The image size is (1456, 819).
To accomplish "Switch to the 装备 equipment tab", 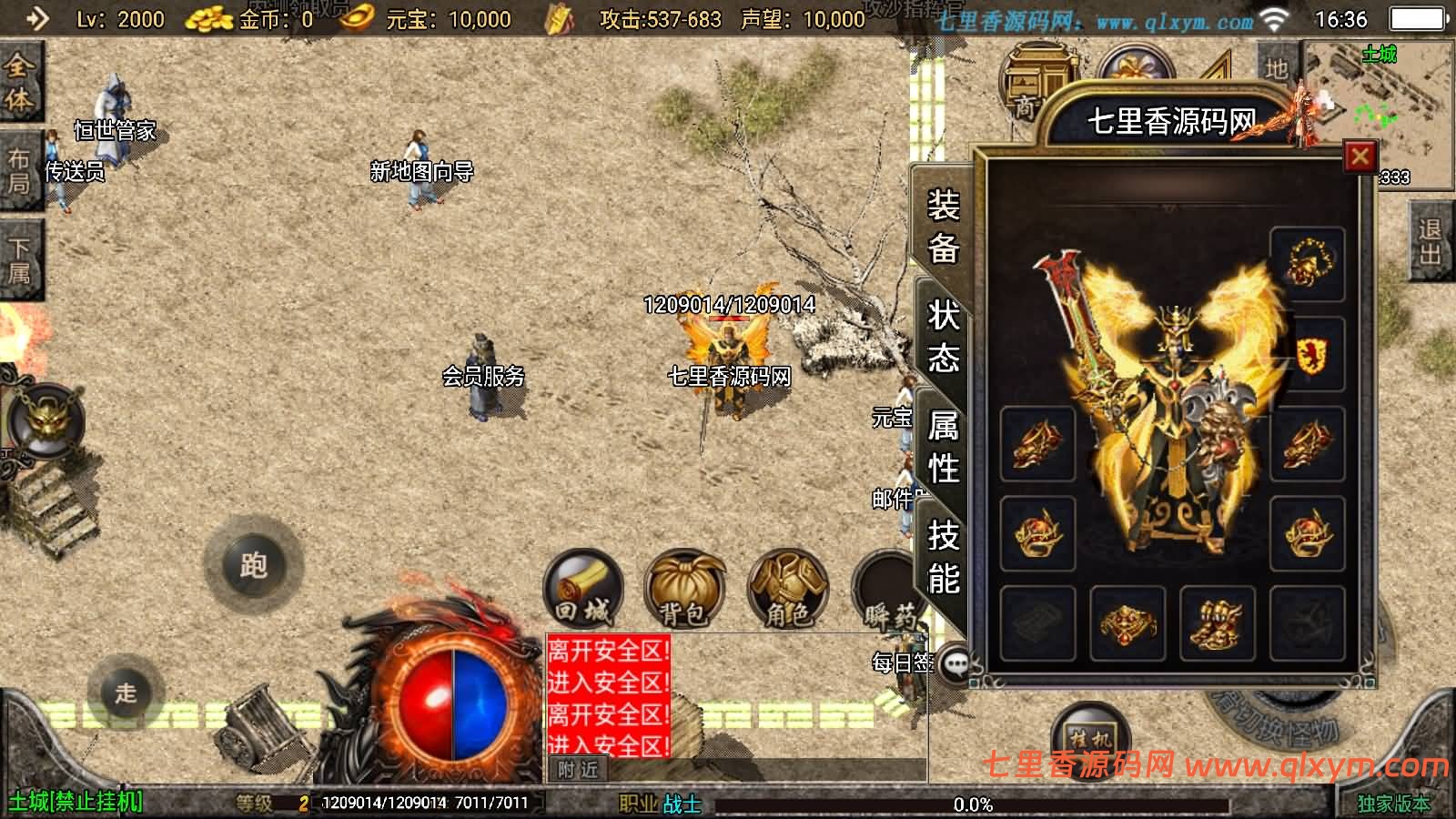I will 943,226.
